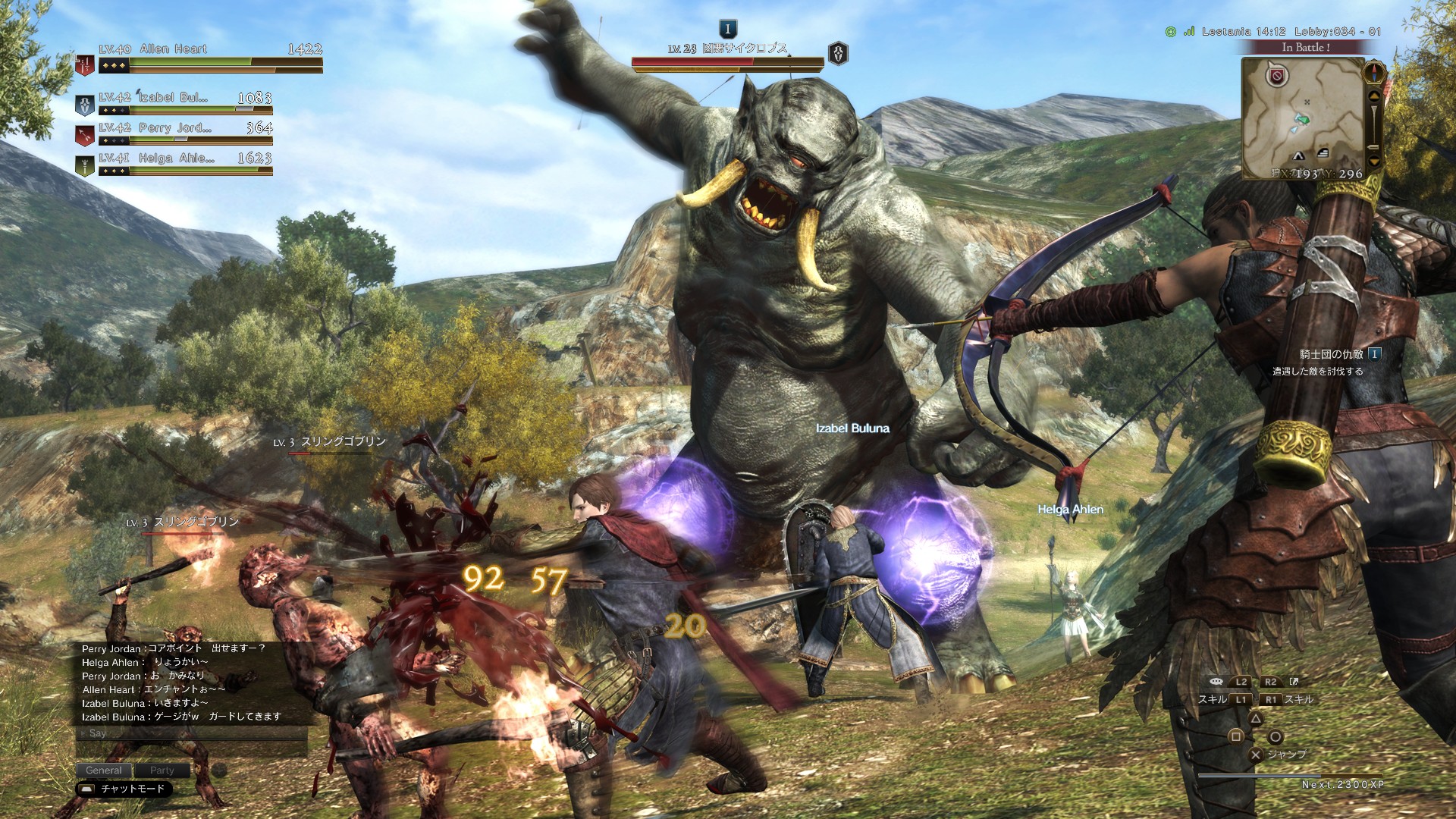Click the round icon beside the chat tabs
The image size is (1456, 819).
(219, 770)
